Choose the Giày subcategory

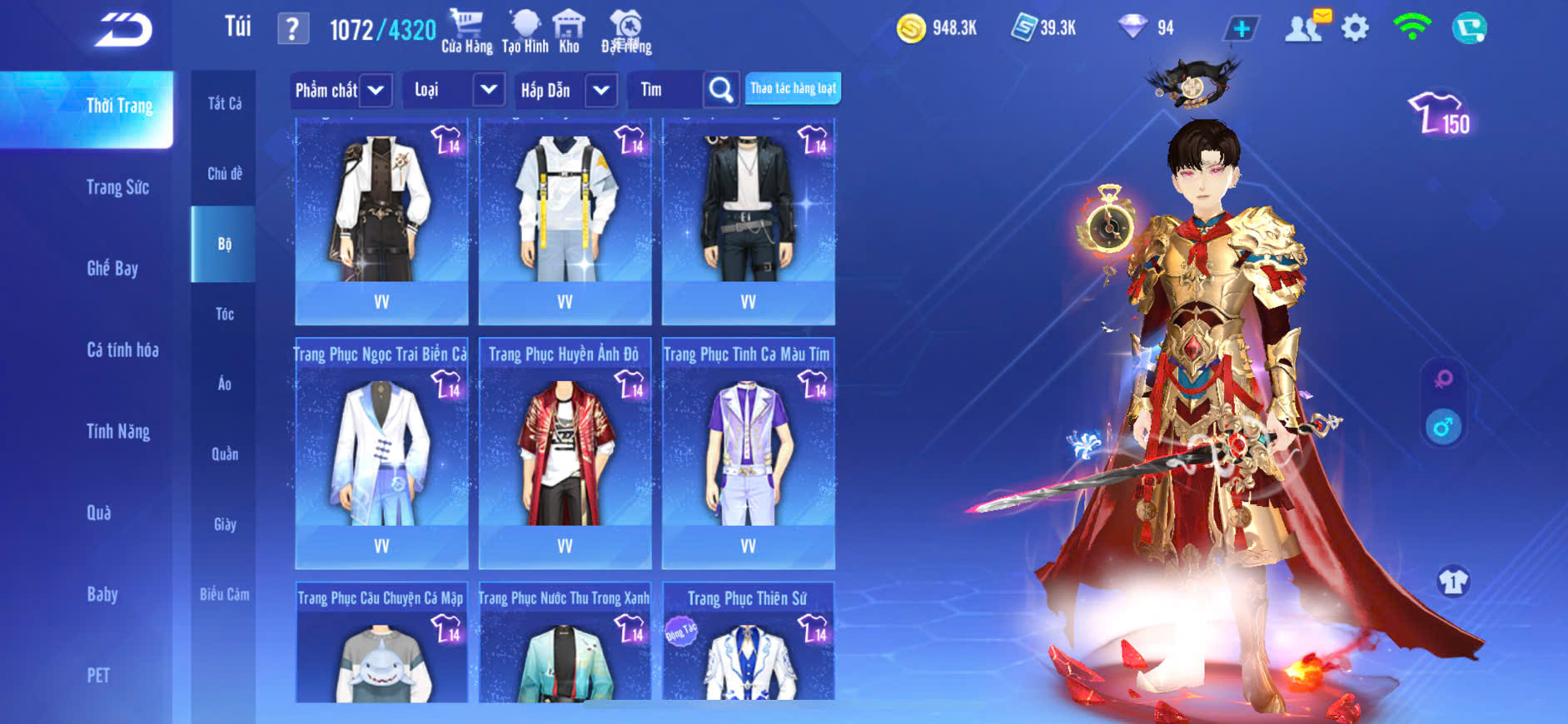tap(224, 524)
